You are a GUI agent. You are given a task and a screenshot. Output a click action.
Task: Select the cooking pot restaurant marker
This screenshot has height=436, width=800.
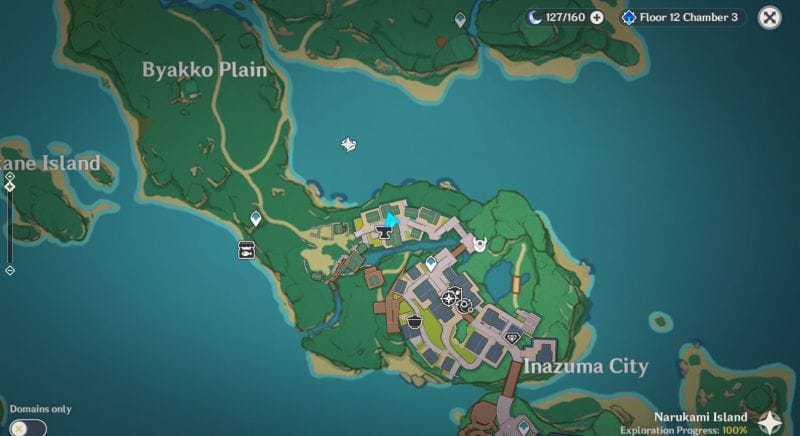pyautogui.click(x=414, y=320)
